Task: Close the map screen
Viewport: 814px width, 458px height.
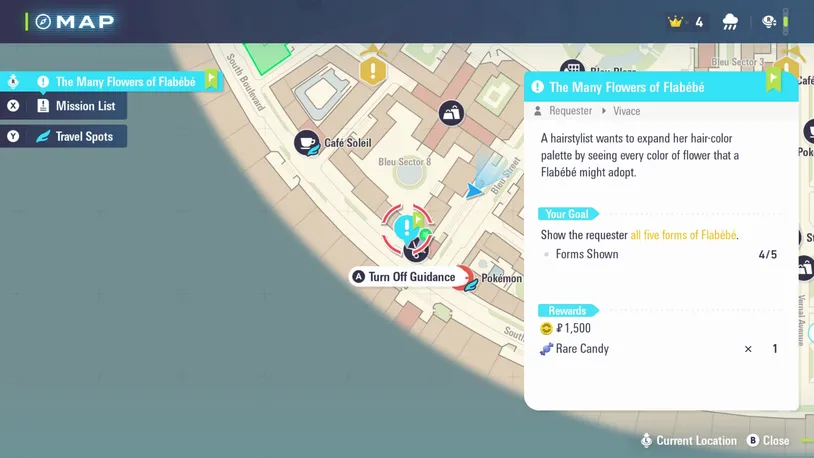Action: pos(767,441)
